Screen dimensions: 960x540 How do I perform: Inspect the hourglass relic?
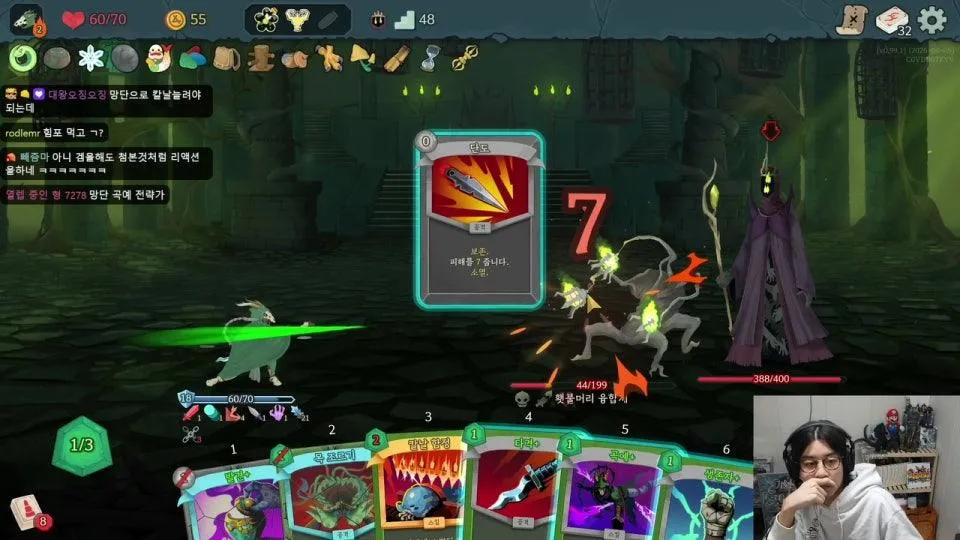click(430, 58)
